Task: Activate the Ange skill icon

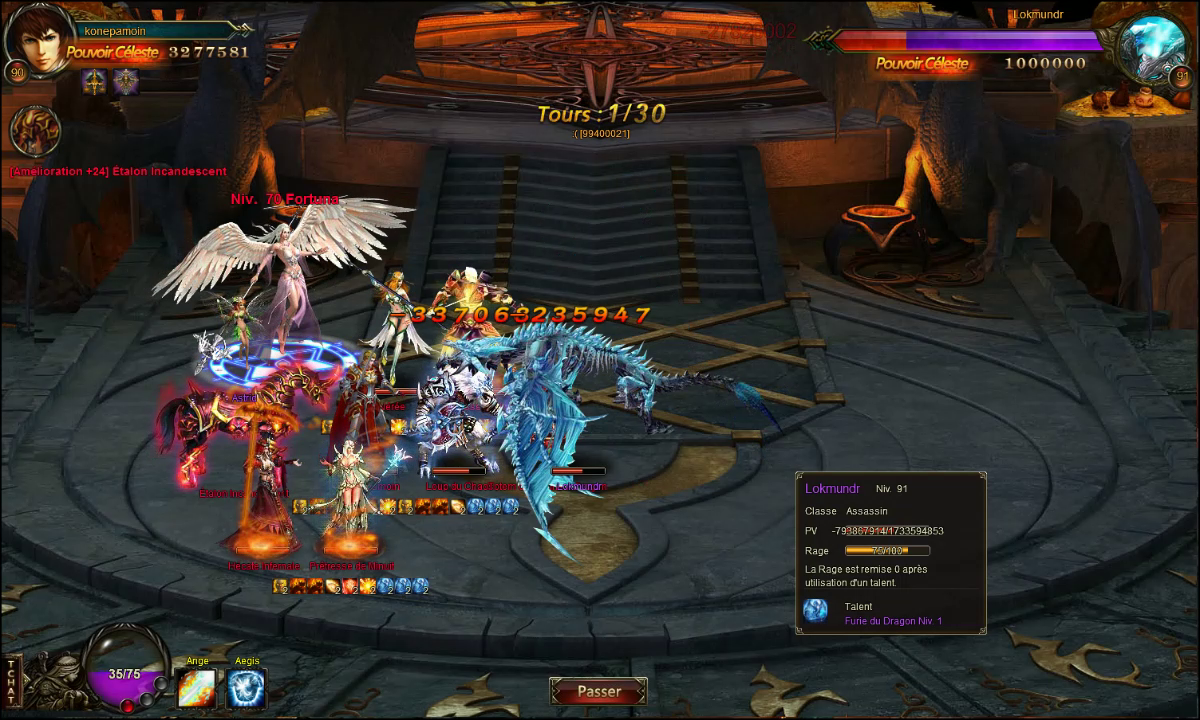Action: (x=196, y=688)
